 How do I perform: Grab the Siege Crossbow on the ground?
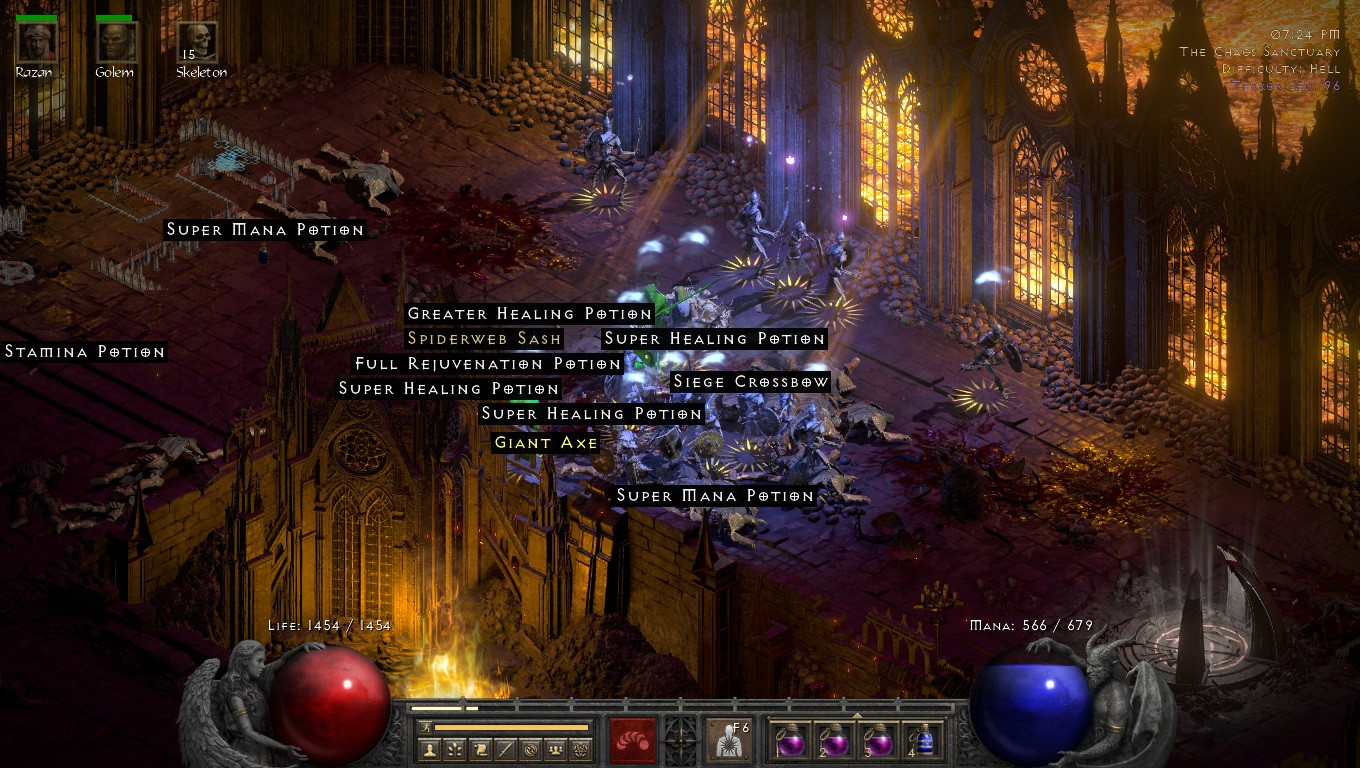pyautogui.click(x=751, y=382)
